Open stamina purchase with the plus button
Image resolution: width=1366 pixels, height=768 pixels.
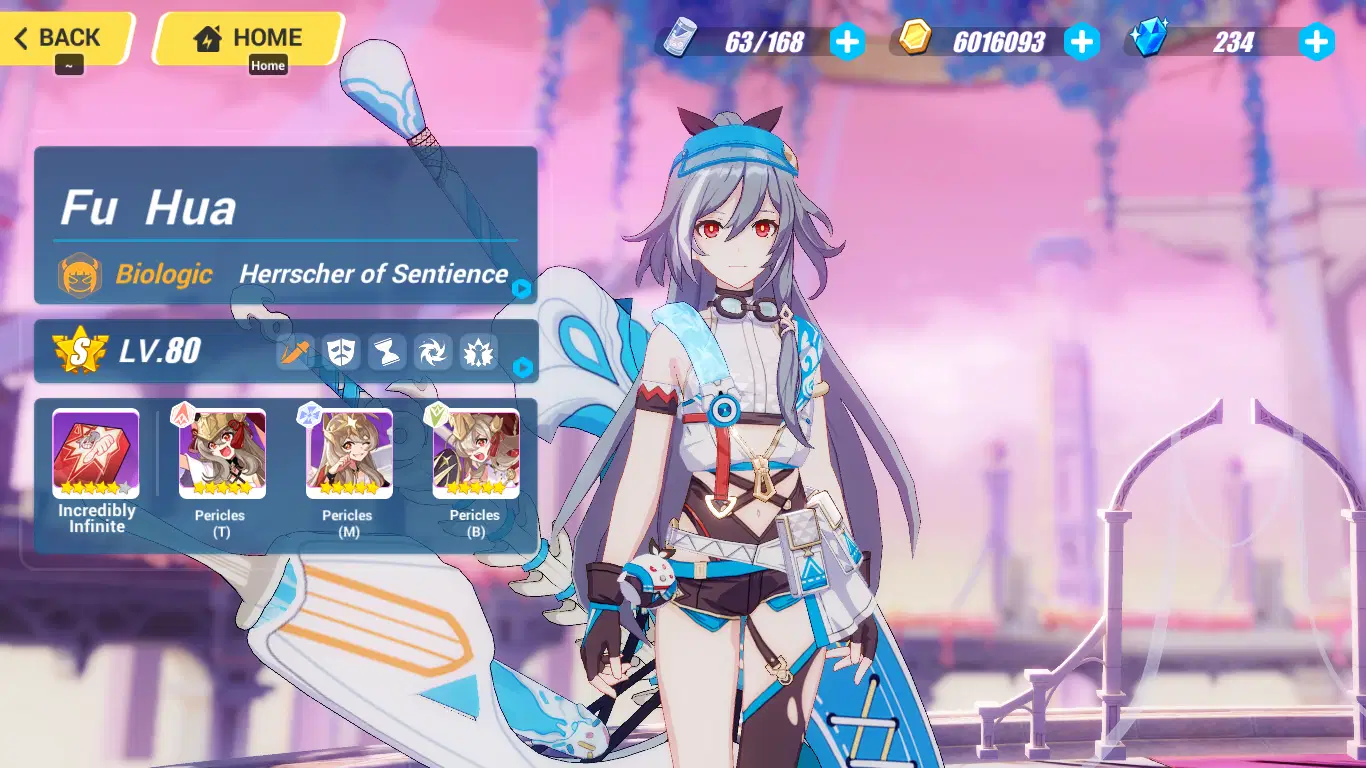(848, 42)
